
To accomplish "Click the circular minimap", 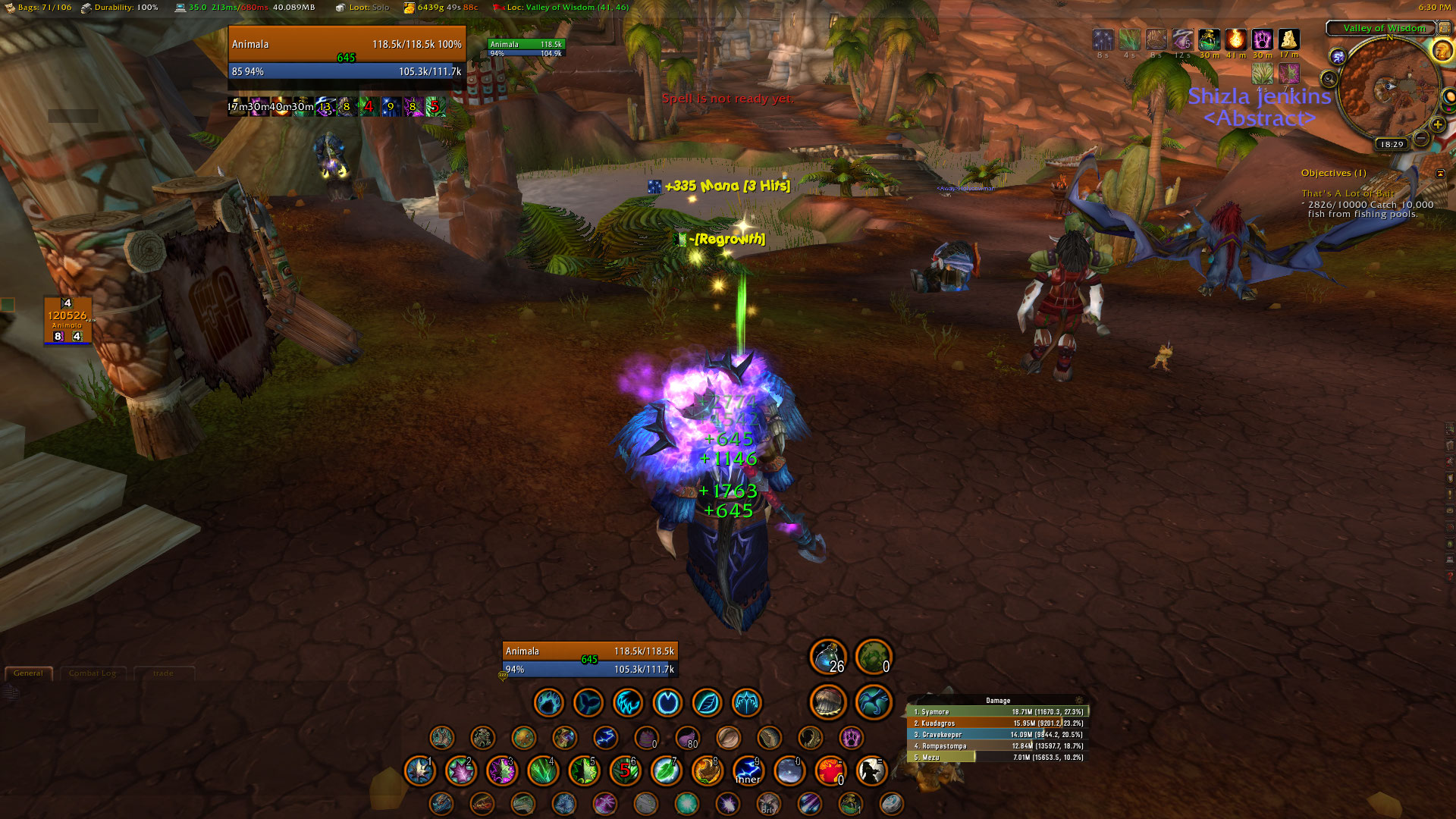I will 1386,89.
